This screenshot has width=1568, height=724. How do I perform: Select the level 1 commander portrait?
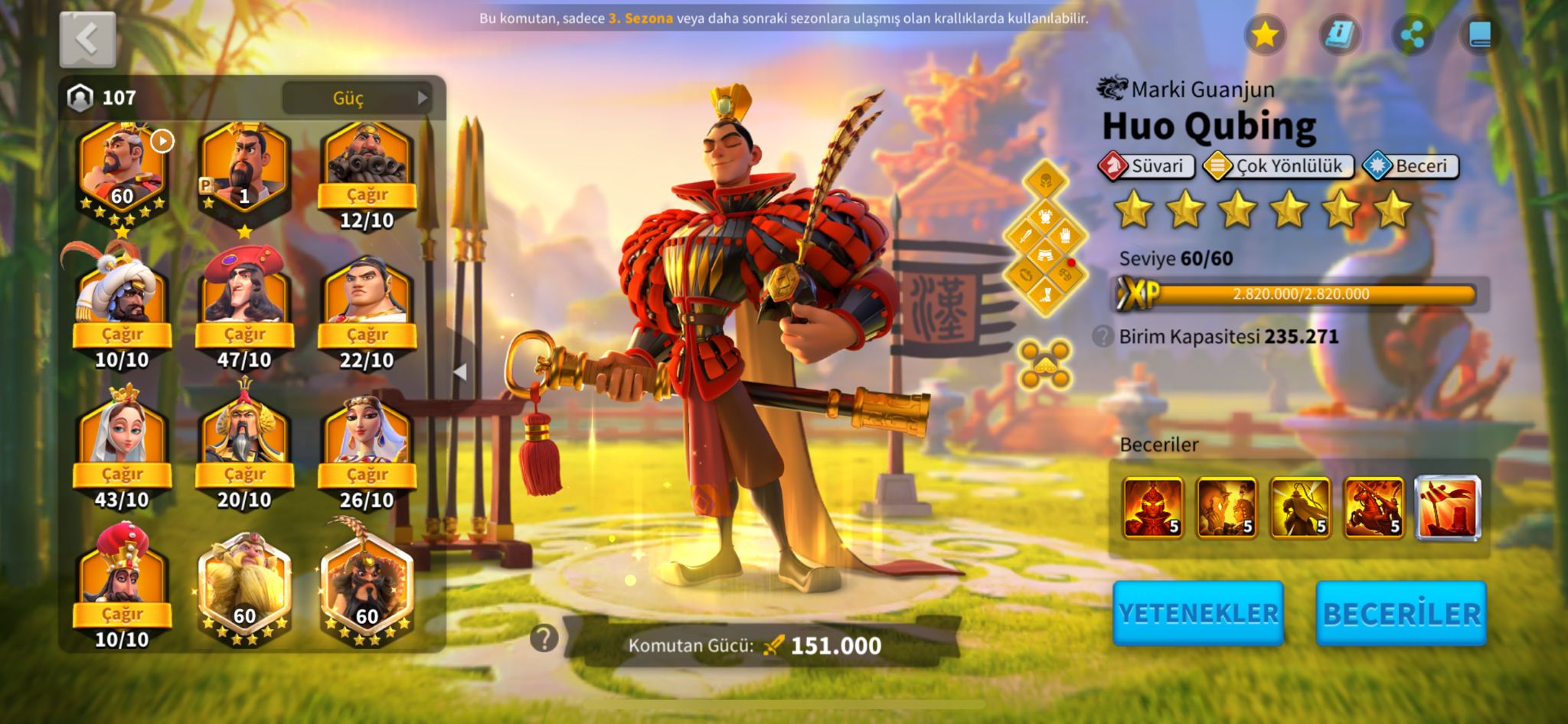(244, 172)
